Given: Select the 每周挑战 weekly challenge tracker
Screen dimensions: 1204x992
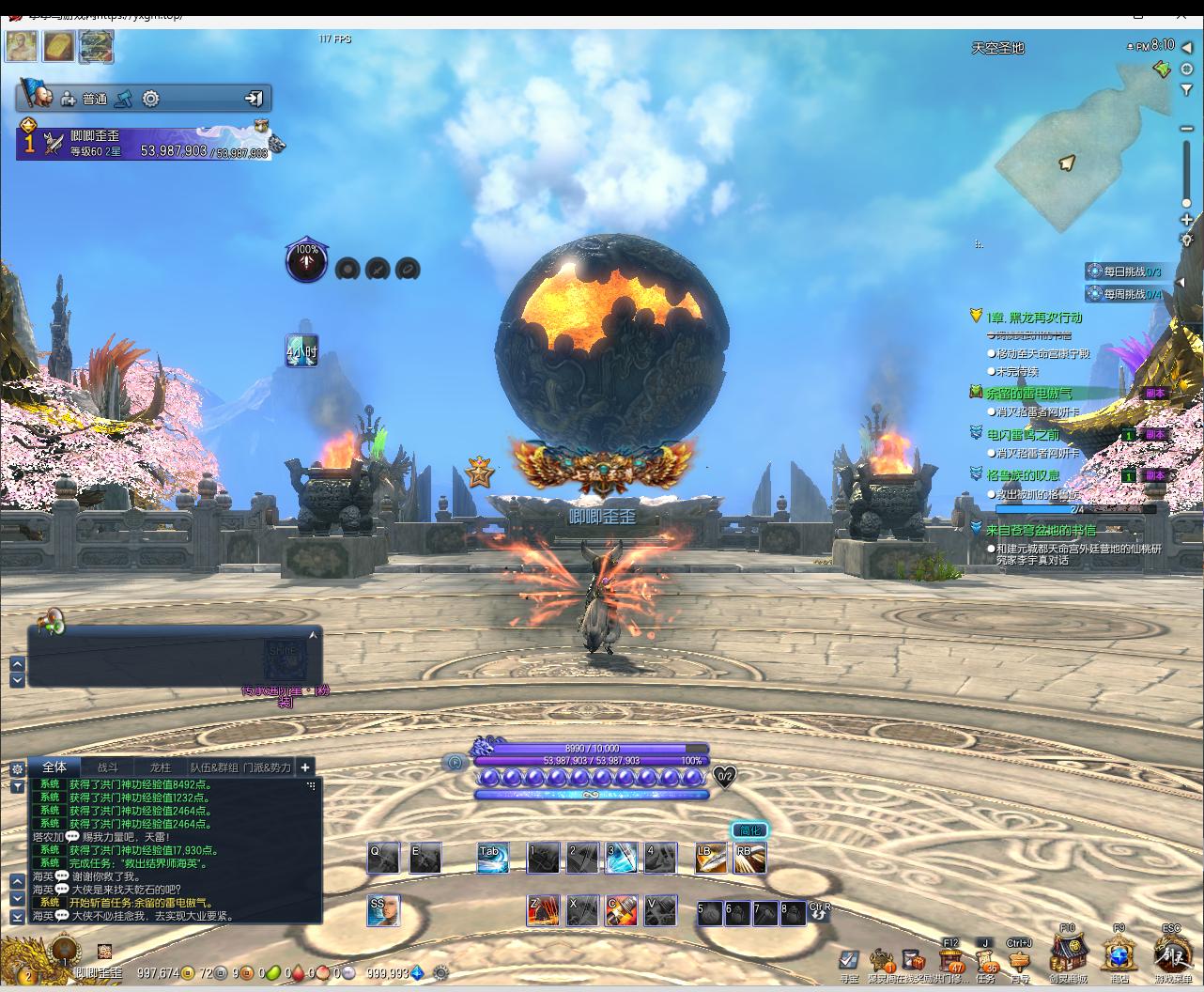Looking at the screenshot, I should (1131, 294).
